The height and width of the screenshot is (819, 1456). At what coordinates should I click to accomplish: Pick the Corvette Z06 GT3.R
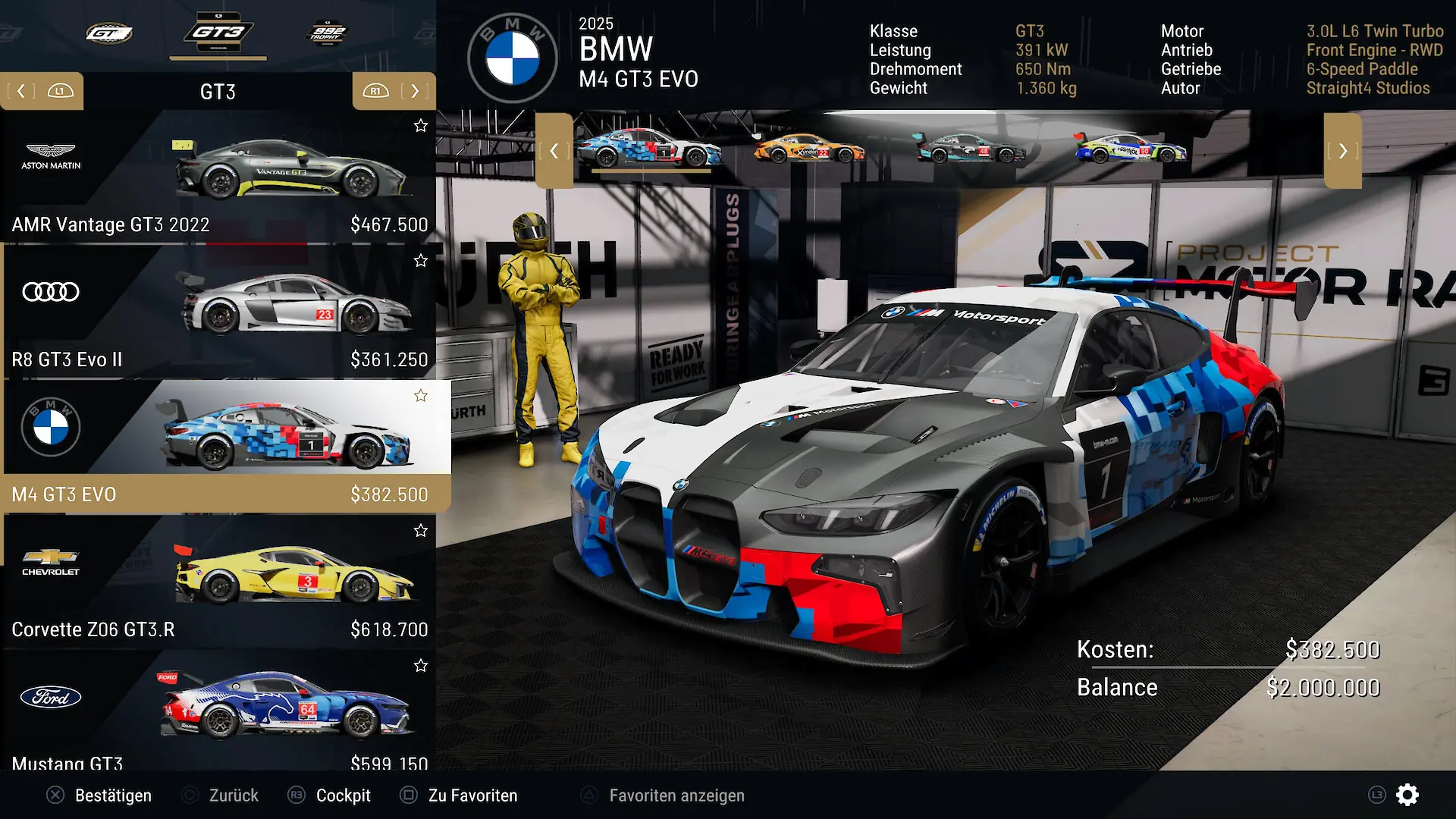218,582
